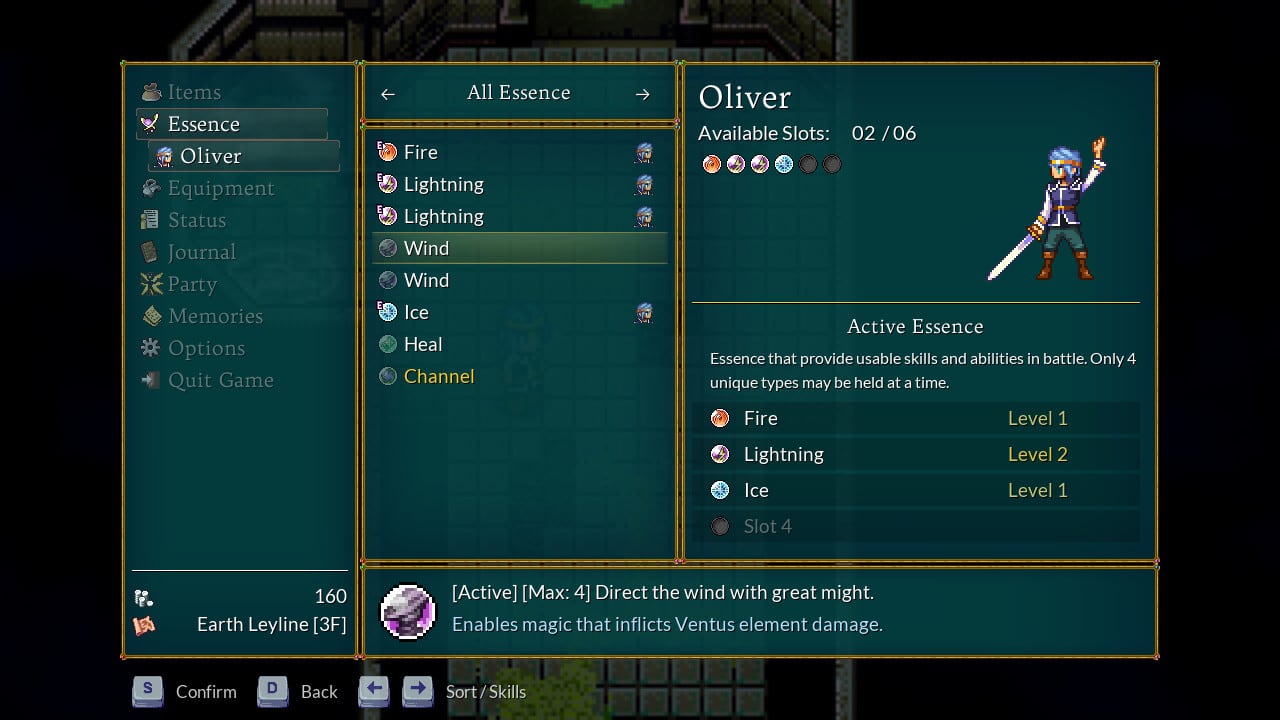This screenshot has width=1280, height=720.
Task: Select the Essence menu entry
Action: coord(204,124)
